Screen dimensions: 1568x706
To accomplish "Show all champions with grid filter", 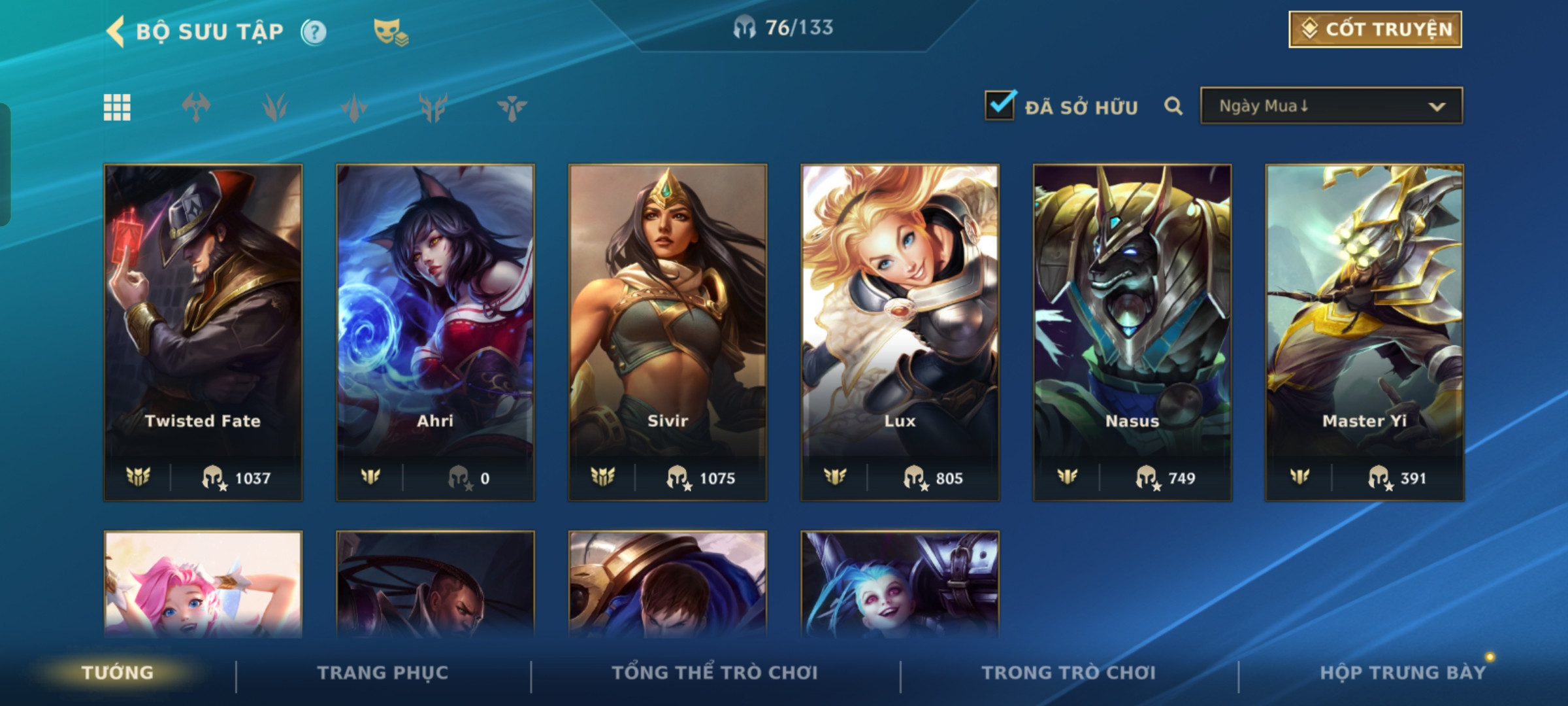I will [x=117, y=107].
